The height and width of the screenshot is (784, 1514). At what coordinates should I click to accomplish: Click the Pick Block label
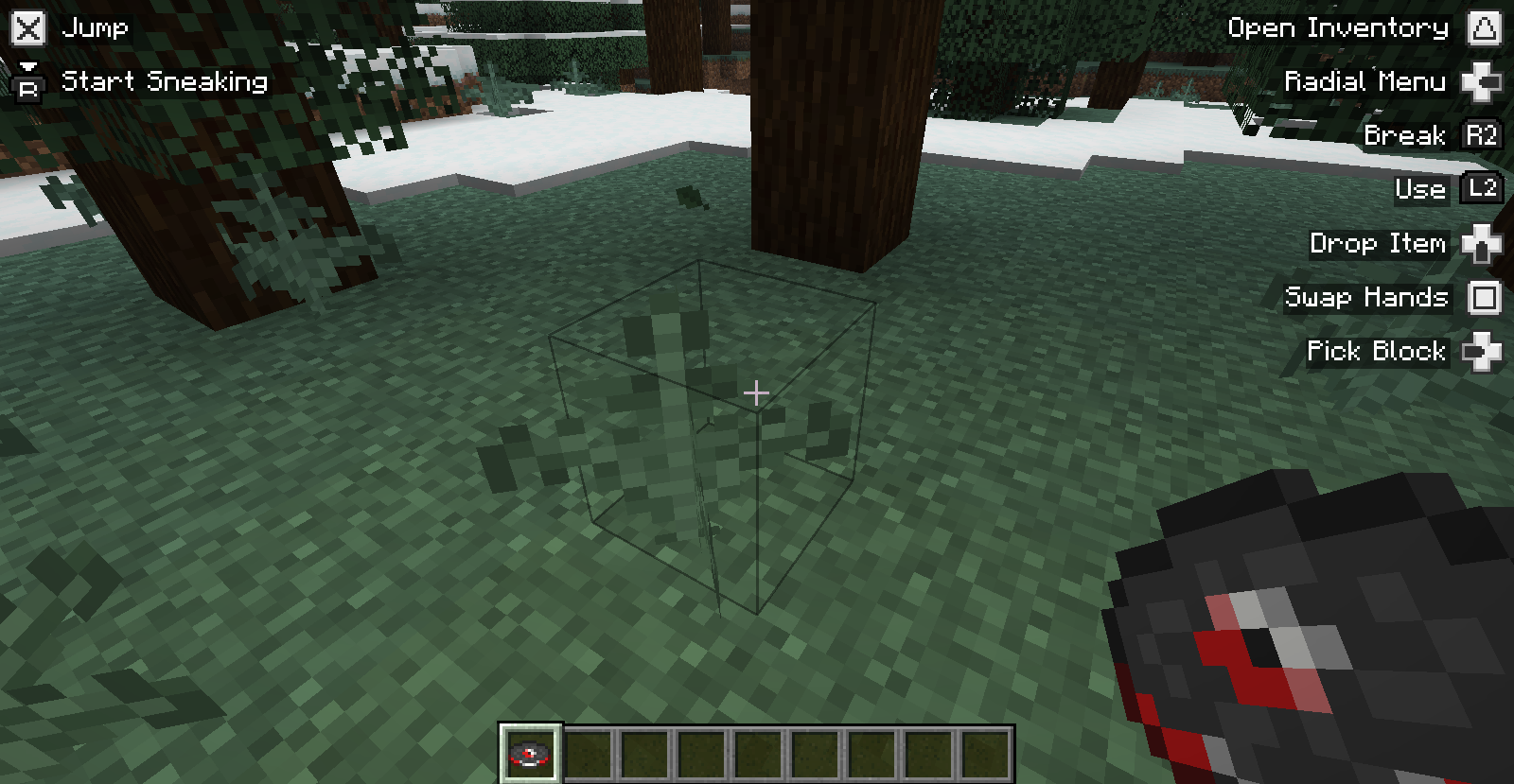(x=1374, y=351)
